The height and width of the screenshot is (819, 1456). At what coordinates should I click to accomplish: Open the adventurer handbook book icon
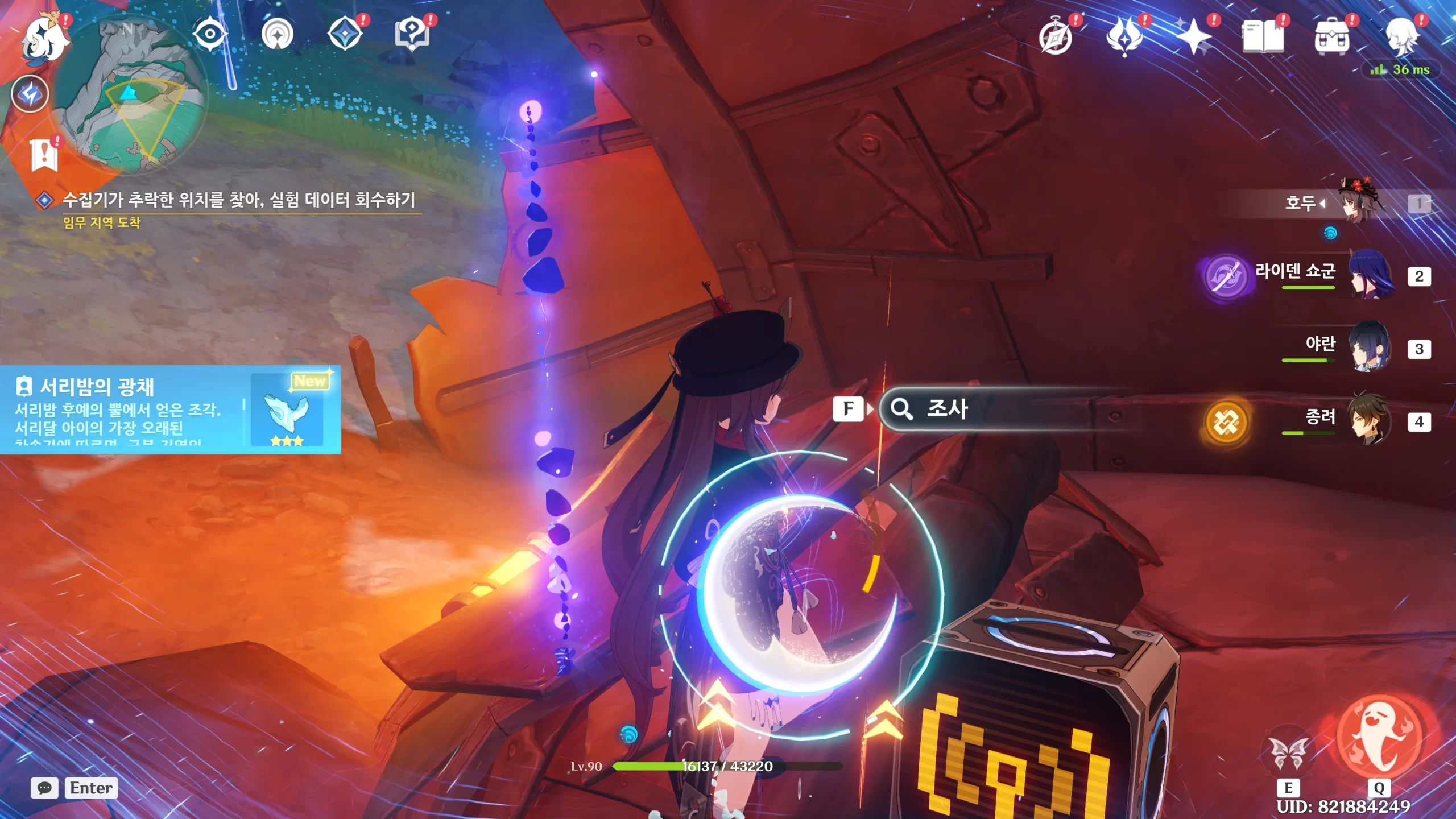click(x=1263, y=38)
